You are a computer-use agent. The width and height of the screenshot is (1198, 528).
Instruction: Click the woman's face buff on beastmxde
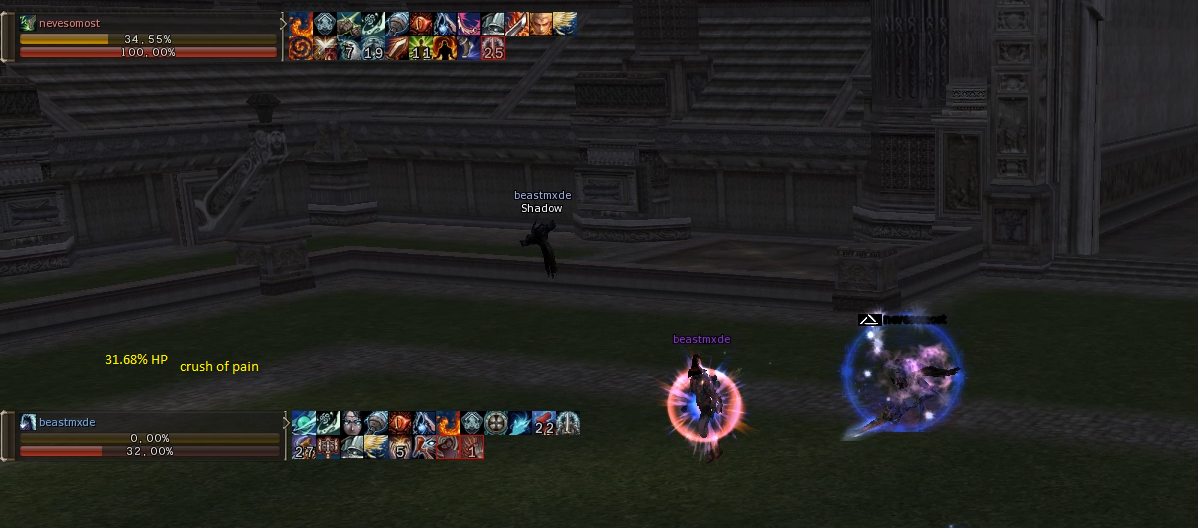pyautogui.click(x=352, y=423)
